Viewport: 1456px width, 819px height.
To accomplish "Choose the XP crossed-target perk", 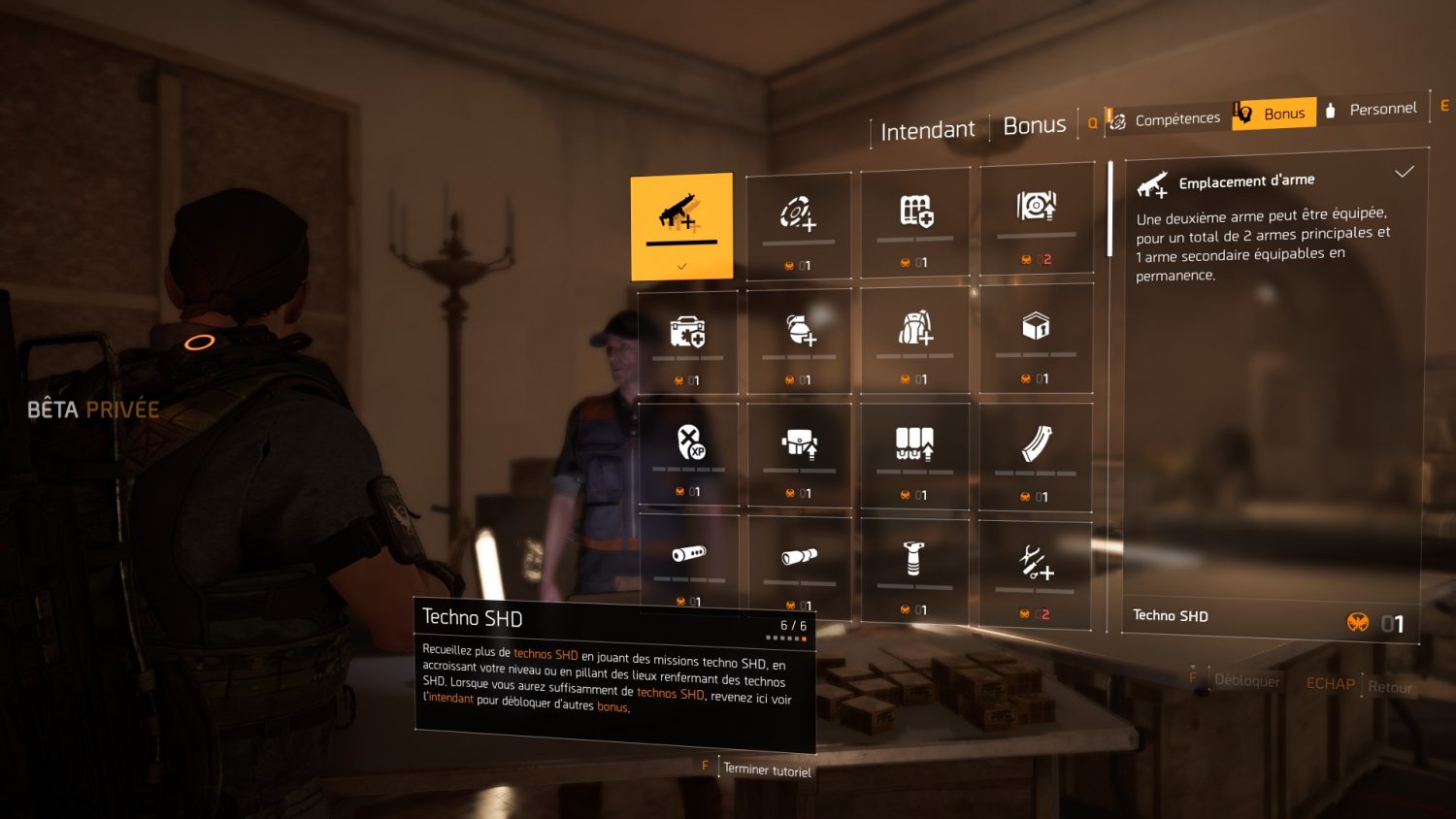I will point(690,449).
